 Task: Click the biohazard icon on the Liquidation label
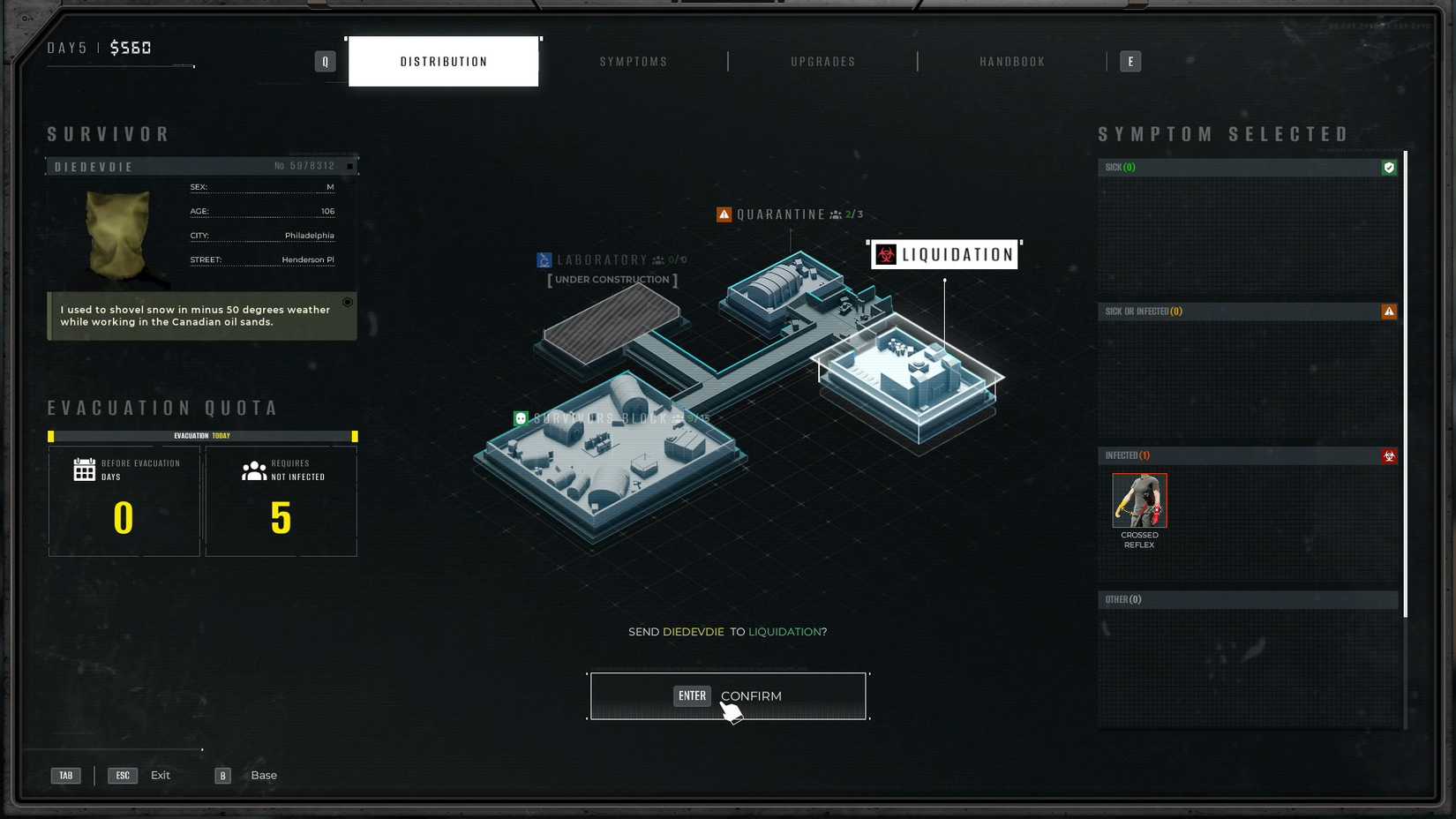coord(884,254)
